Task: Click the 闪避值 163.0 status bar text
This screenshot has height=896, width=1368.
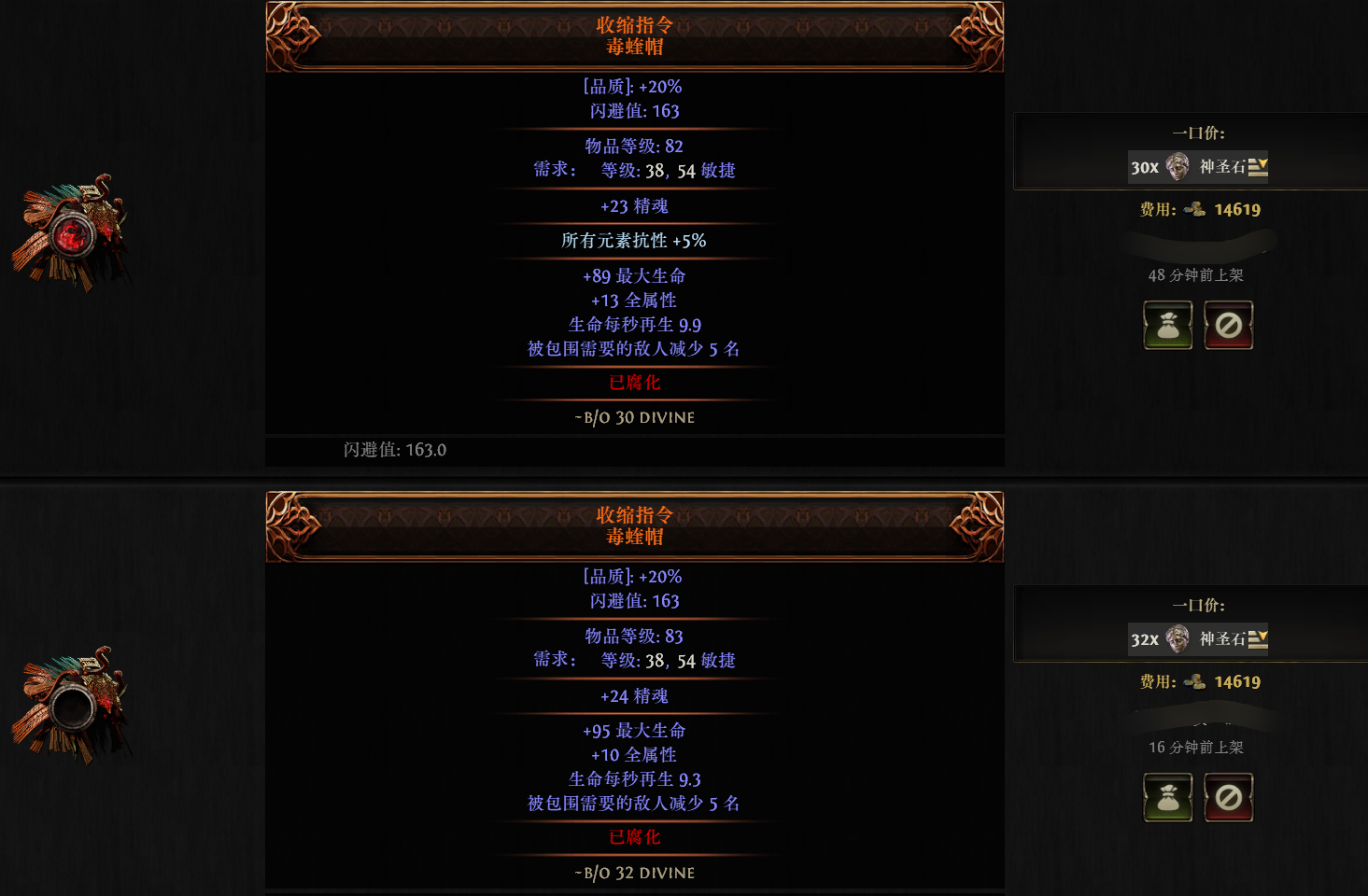Action: pos(394,450)
